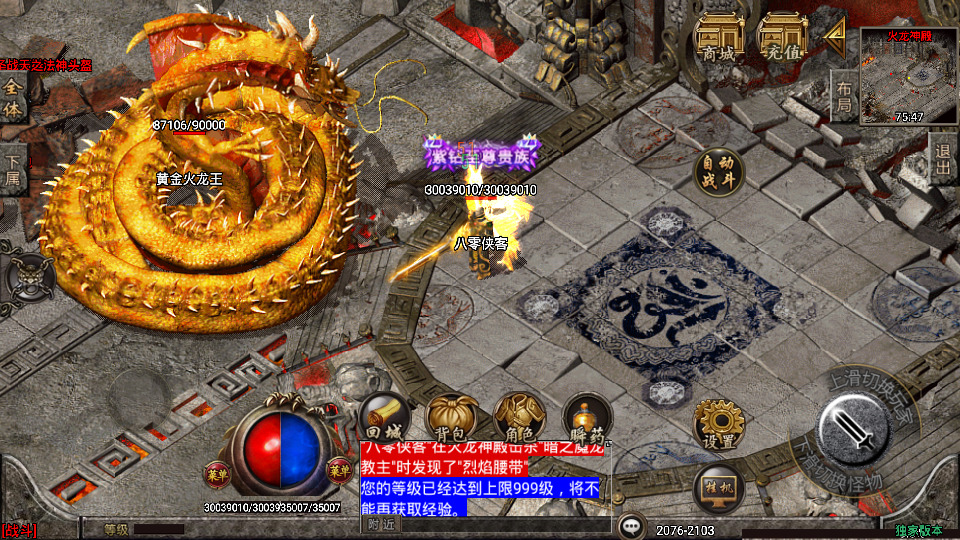The image size is (960, 540).
Task: Open the 布局 layout button
Action: pyautogui.click(x=844, y=97)
